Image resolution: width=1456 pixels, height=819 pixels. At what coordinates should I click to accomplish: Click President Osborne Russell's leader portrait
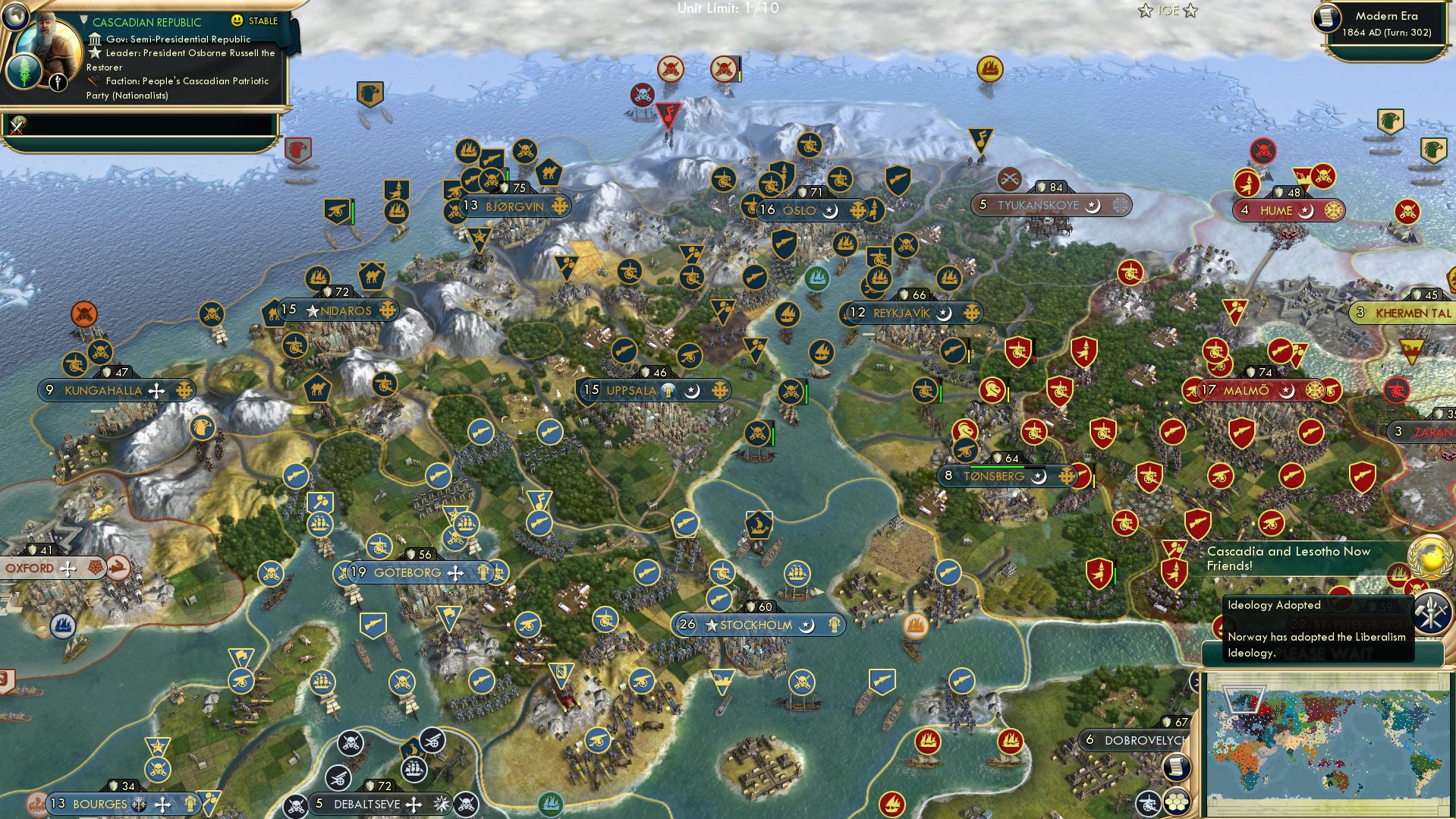(48, 44)
